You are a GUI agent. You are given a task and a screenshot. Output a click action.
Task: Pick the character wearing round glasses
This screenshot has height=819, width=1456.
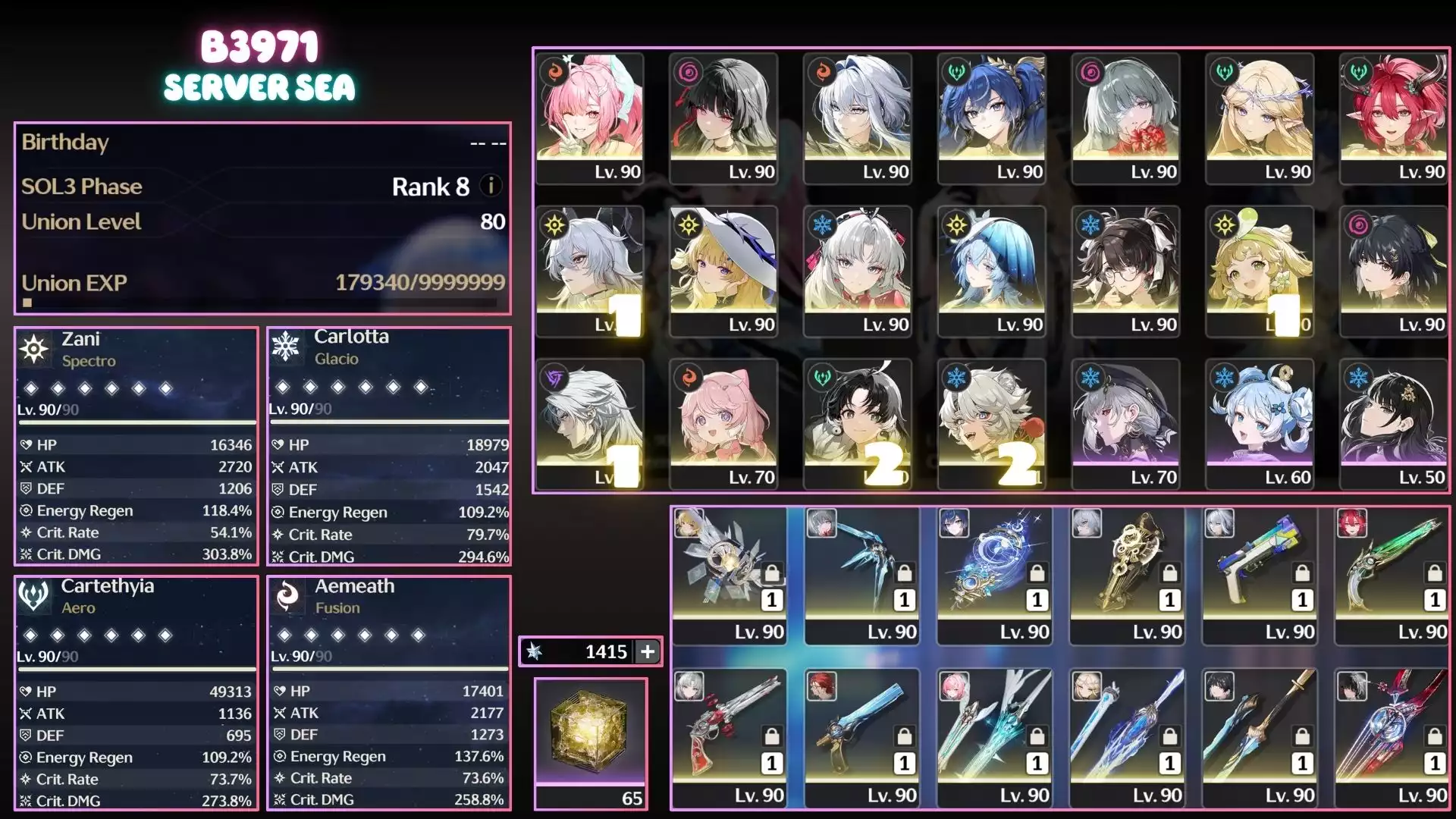(x=1125, y=271)
